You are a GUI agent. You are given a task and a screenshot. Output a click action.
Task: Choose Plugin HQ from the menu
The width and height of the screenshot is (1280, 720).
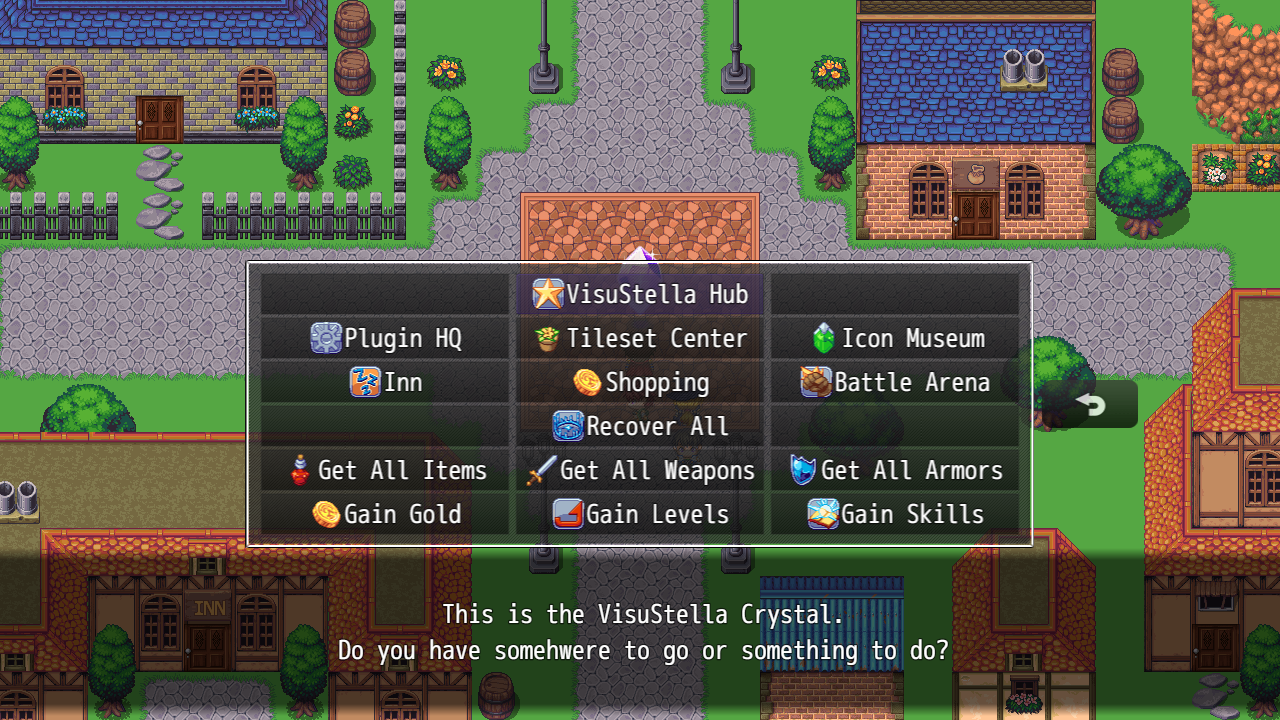(386, 338)
